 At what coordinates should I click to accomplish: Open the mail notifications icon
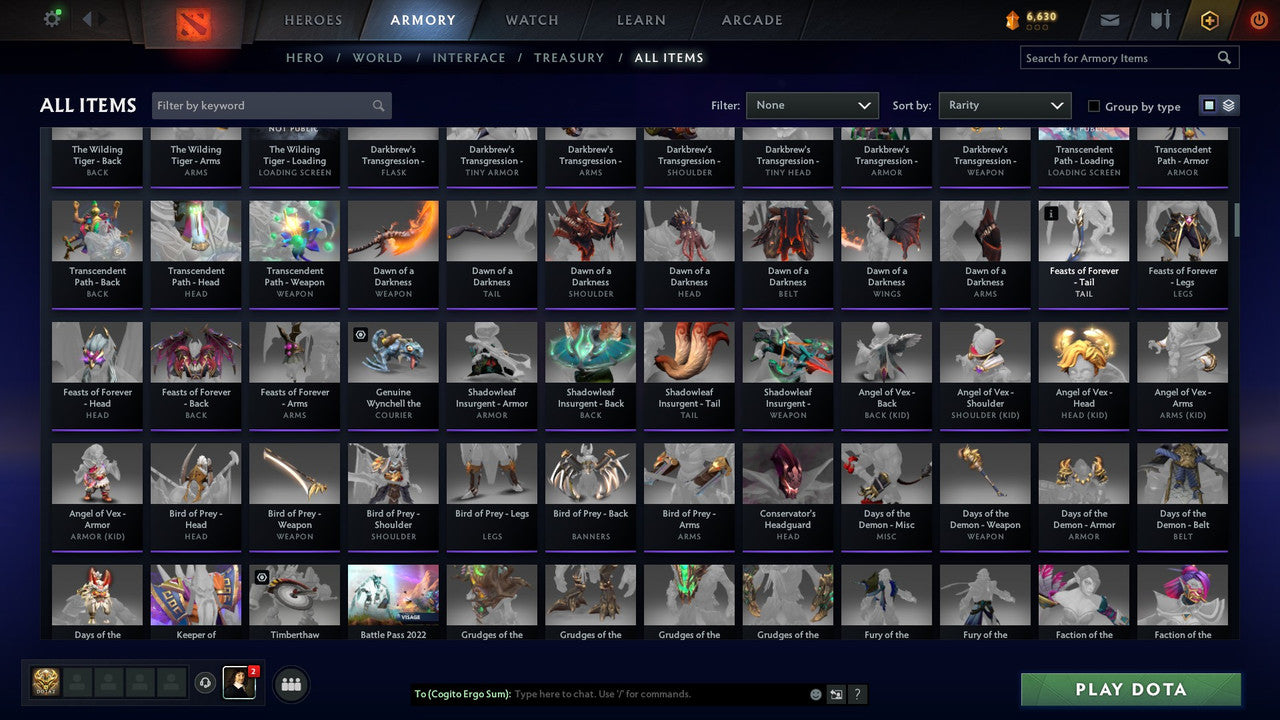(1110, 18)
